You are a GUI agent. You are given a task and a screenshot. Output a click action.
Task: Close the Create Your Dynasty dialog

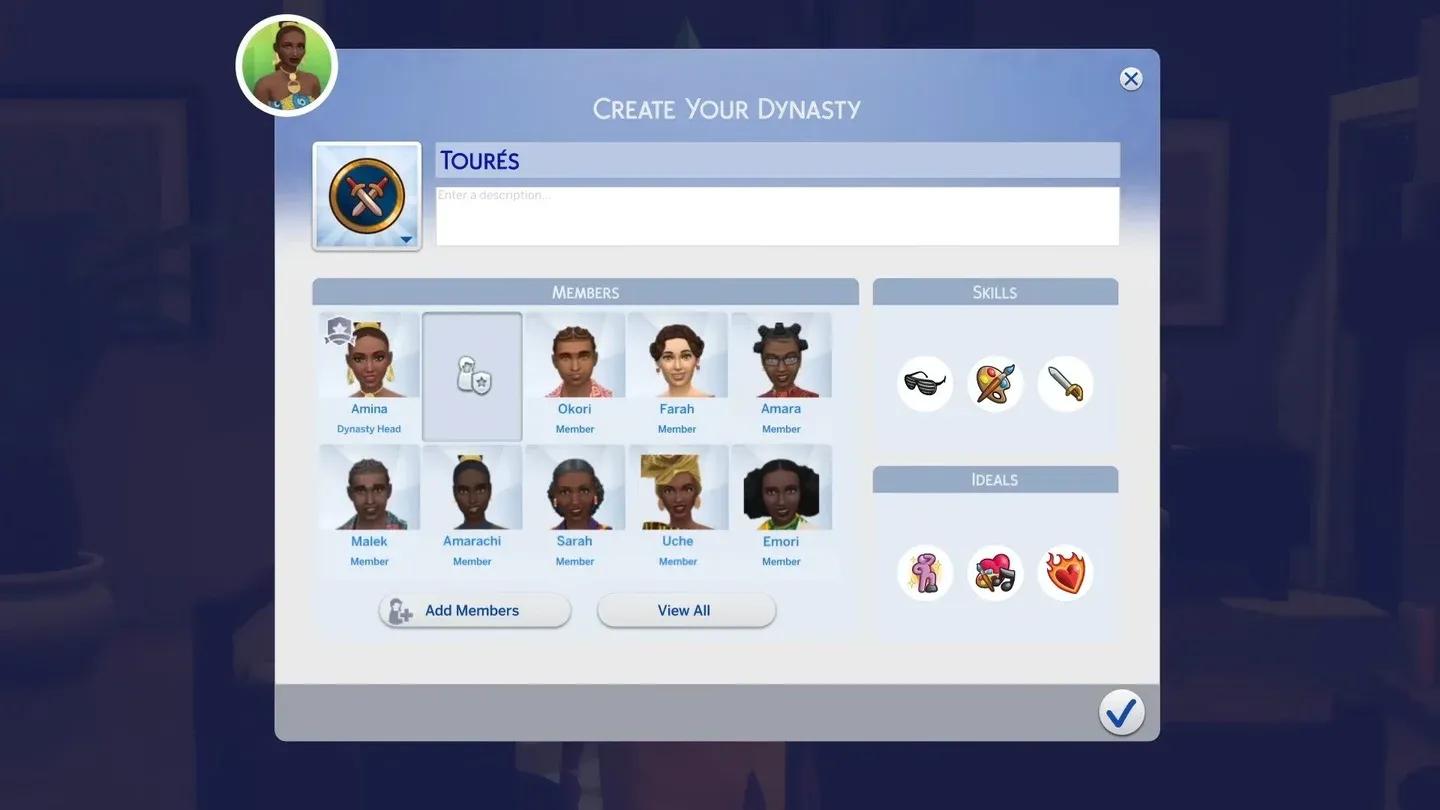click(1131, 79)
